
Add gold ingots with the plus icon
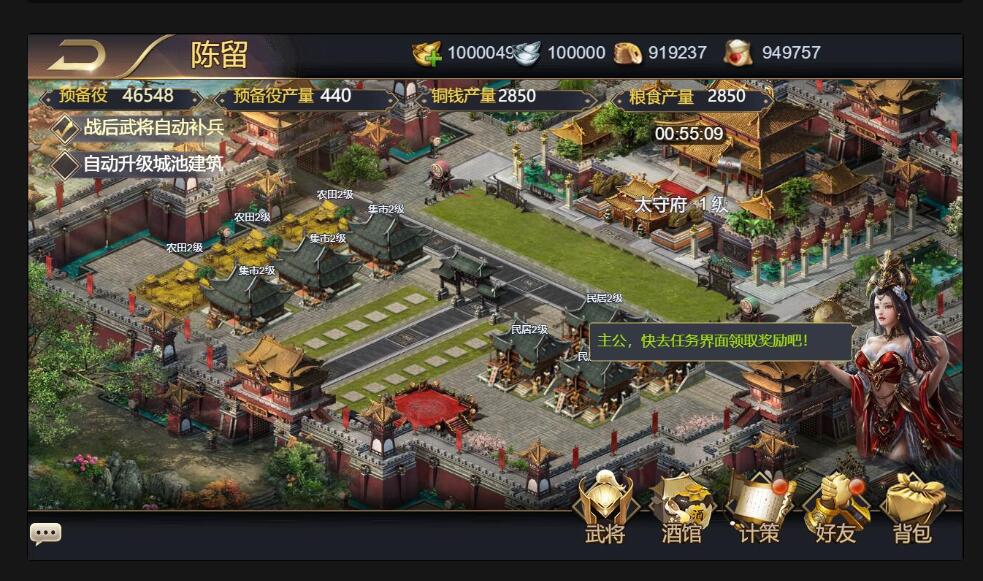428,54
